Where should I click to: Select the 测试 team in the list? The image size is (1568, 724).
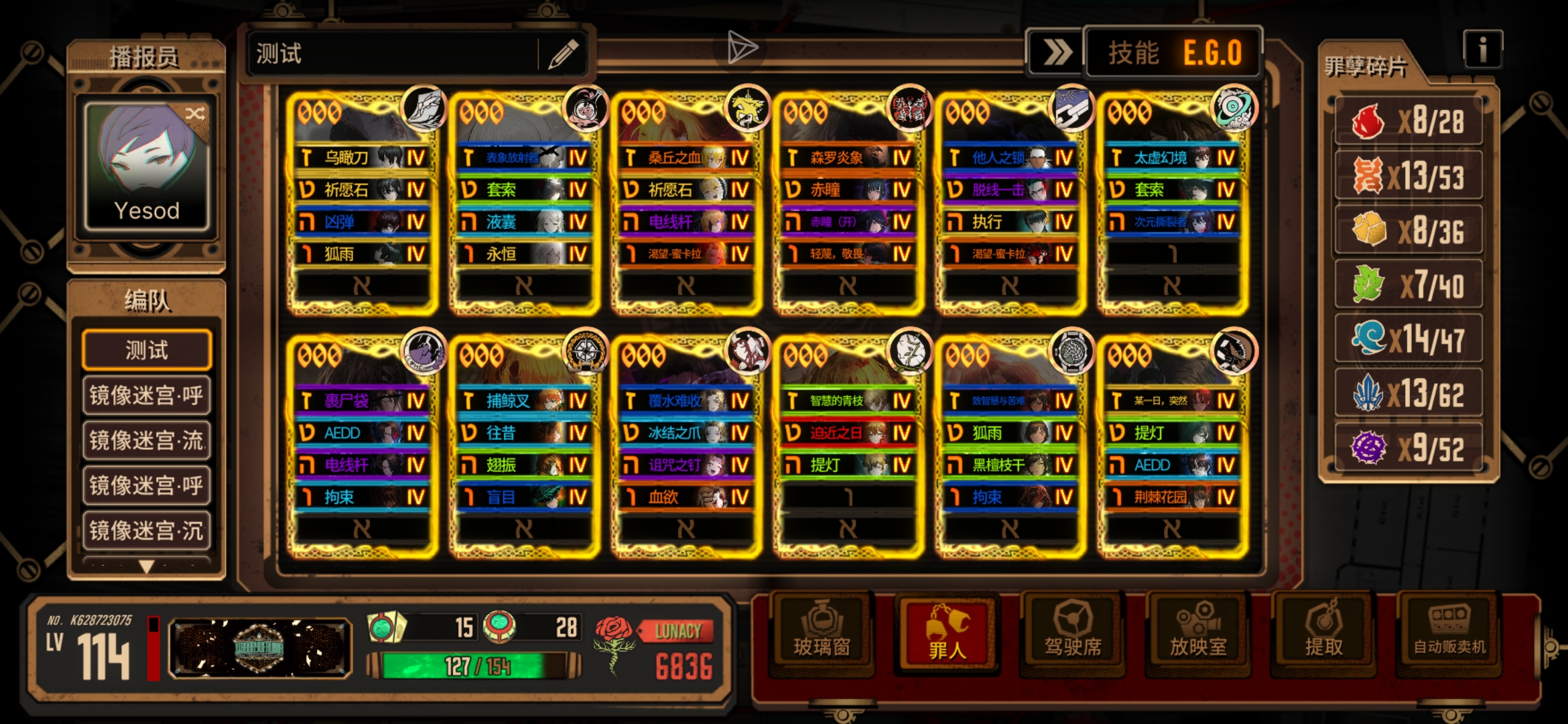tap(147, 350)
